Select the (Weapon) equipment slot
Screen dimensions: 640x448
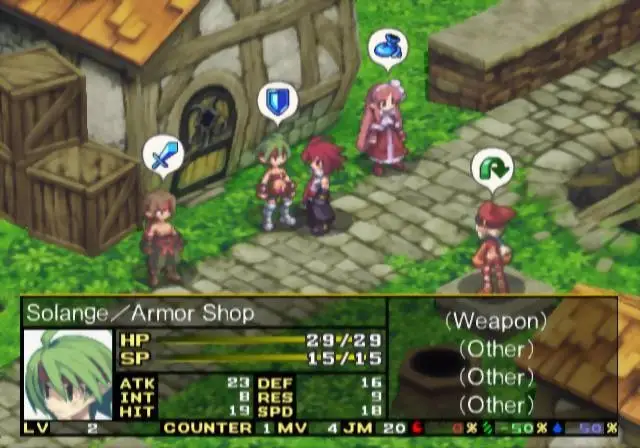(x=496, y=322)
